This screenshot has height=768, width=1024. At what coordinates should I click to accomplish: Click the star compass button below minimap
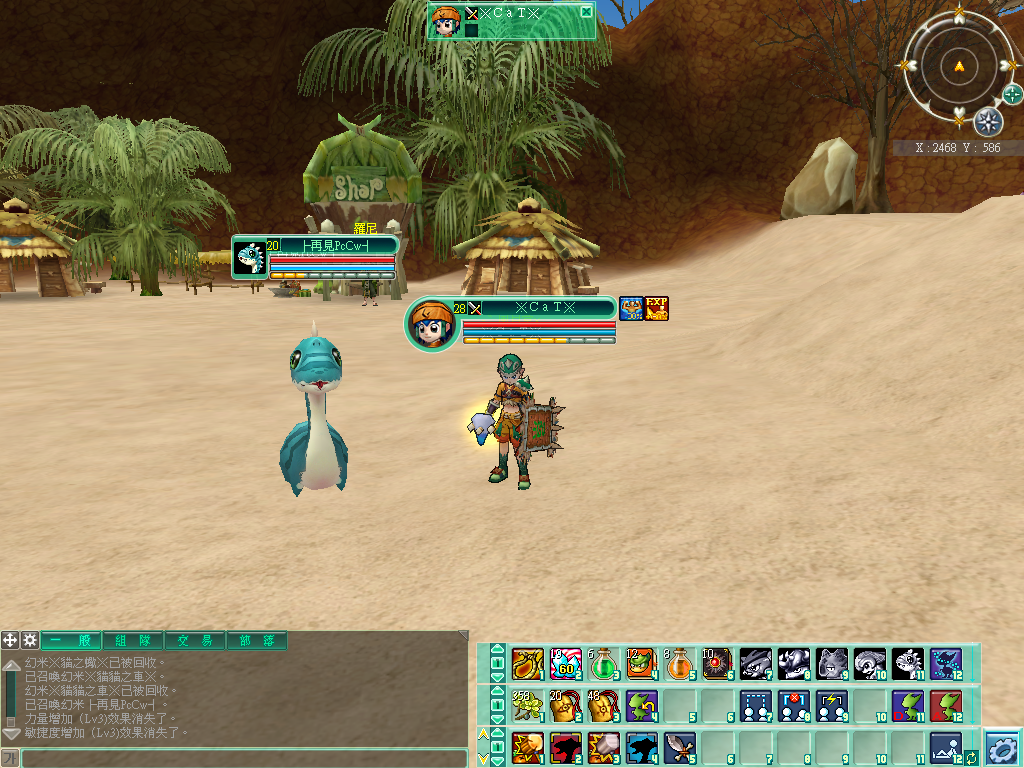(988, 122)
